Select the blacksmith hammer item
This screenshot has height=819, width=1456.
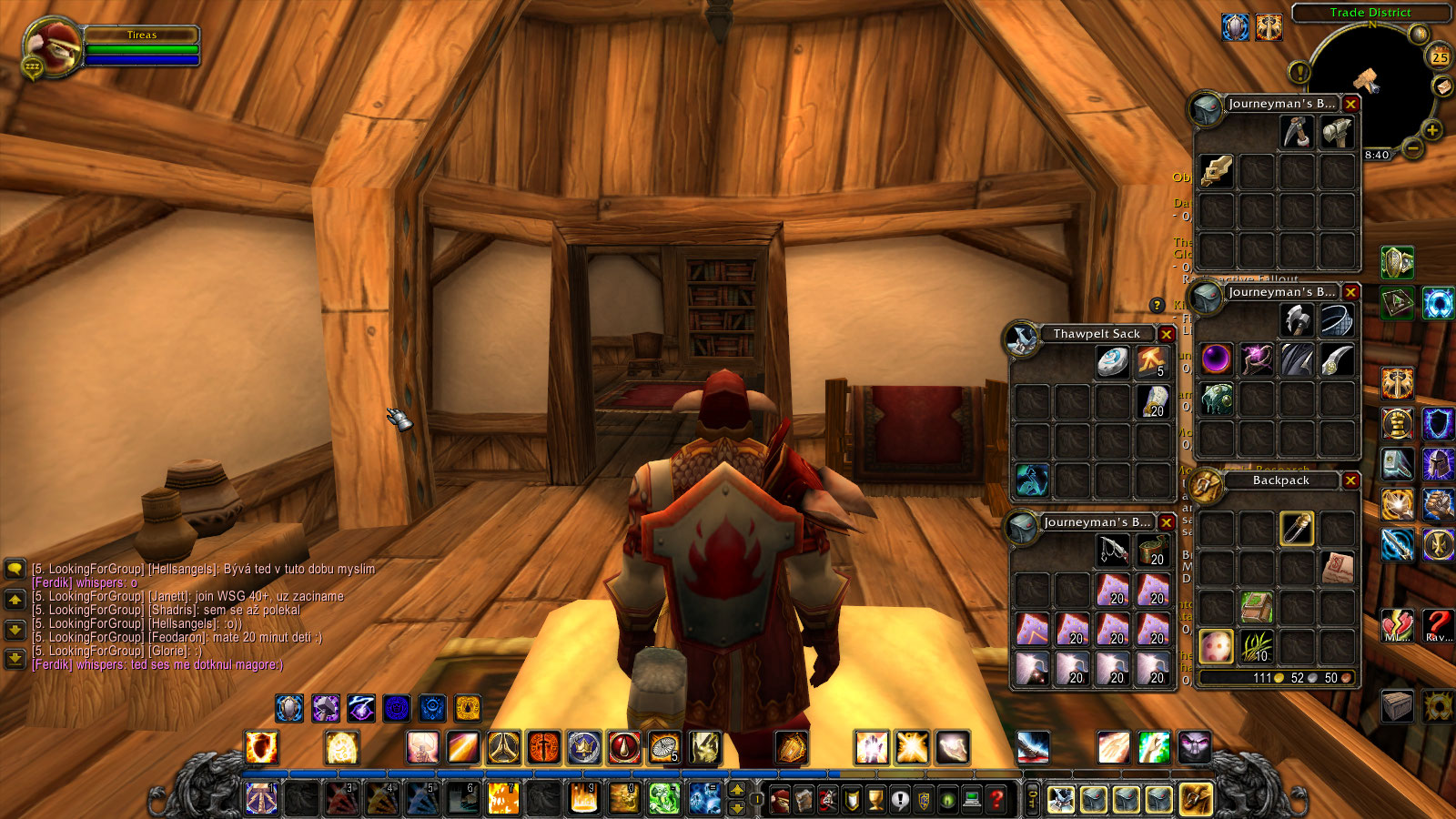click(x=1337, y=133)
